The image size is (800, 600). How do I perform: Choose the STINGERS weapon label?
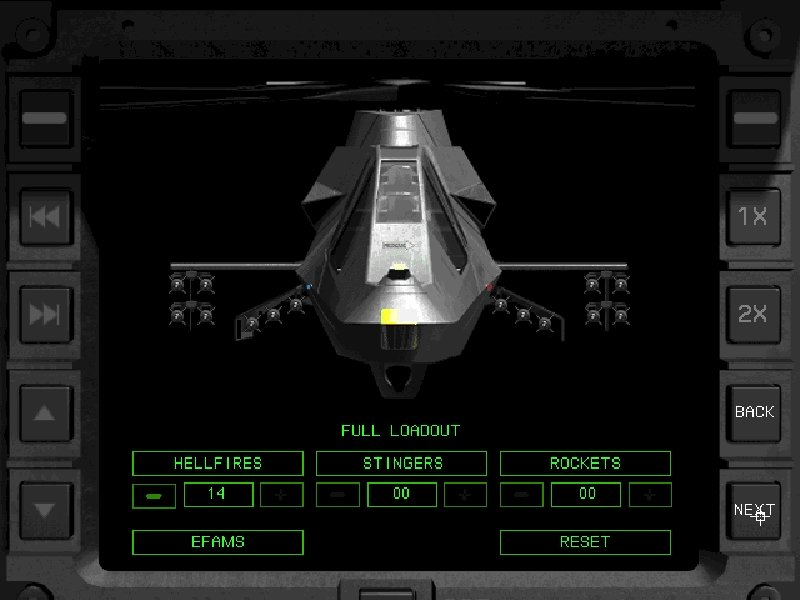pyautogui.click(x=401, y=463)
